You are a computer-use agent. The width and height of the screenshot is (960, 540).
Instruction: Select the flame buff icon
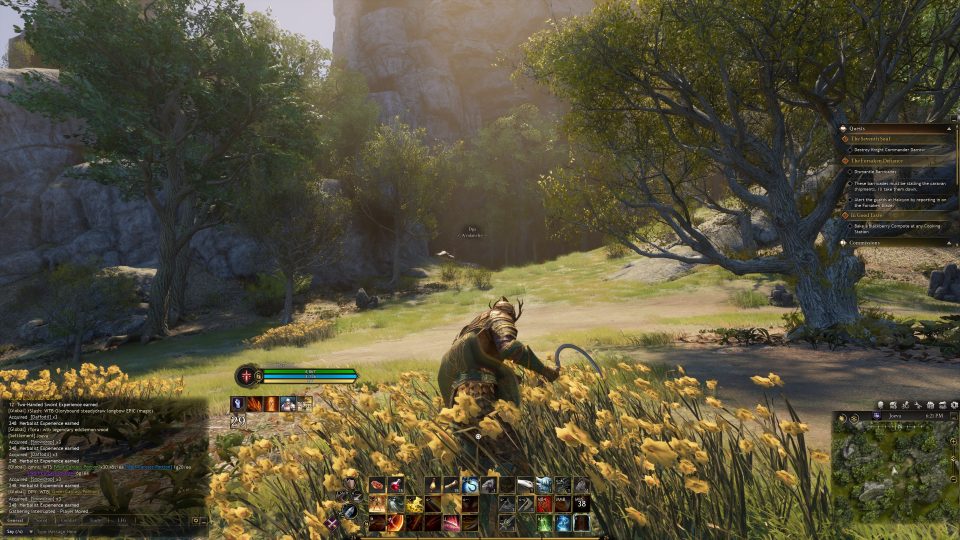tap(254, 403)
